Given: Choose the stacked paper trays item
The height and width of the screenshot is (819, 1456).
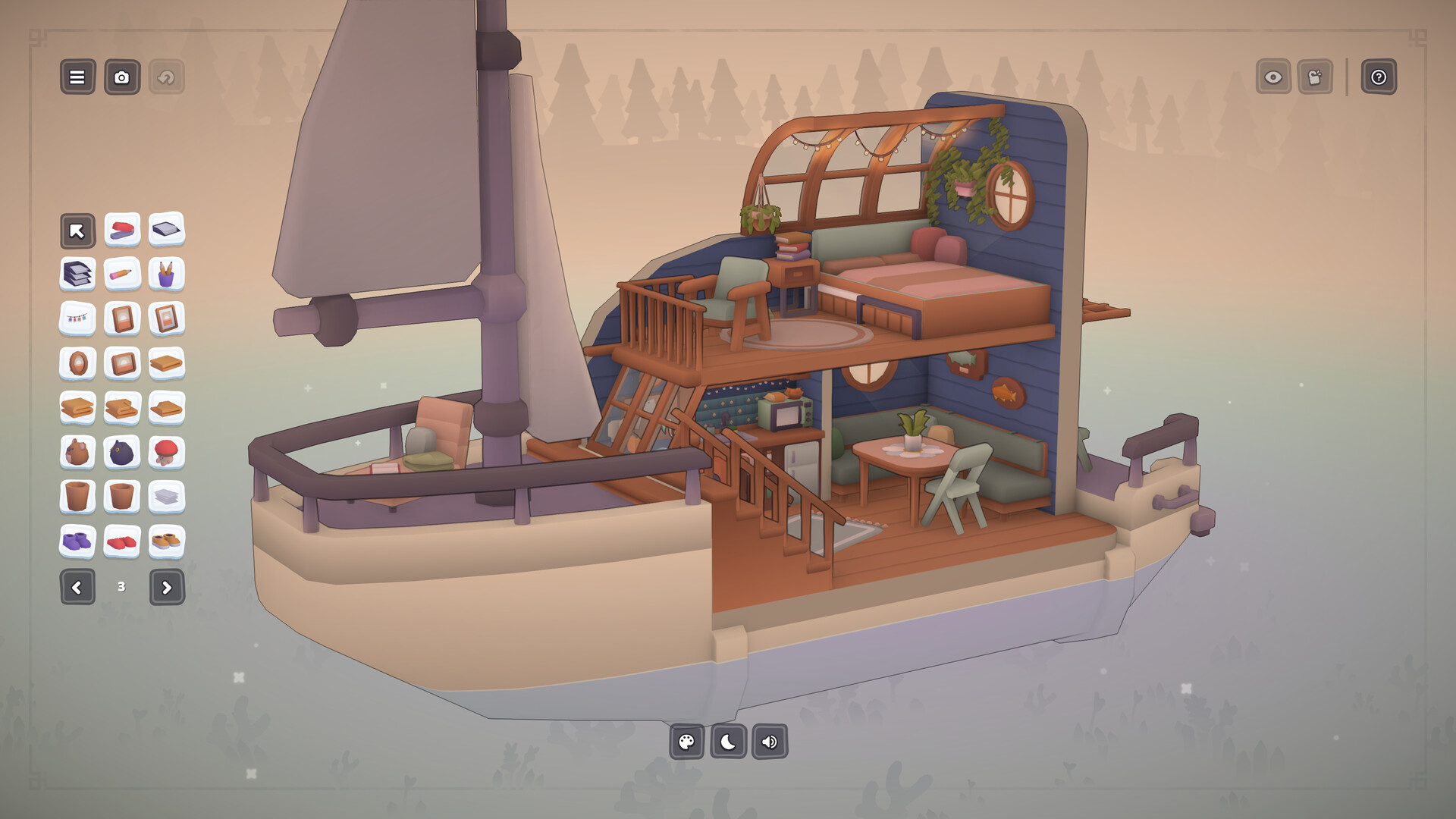Looking at the screenshot, I should (77, 275).
